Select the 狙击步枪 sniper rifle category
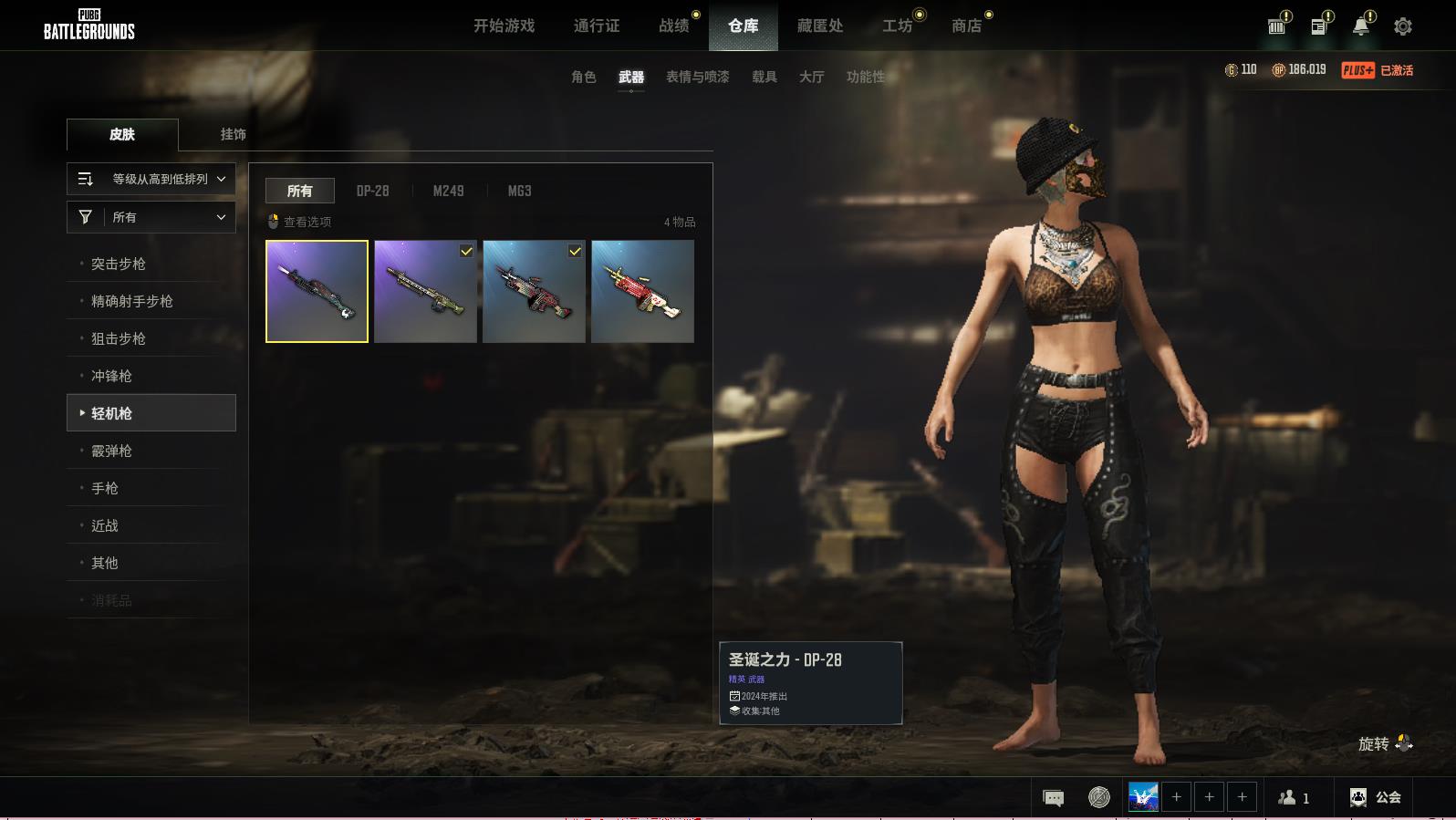This screenshot has height=820, width=1456. click(x=119, y=338)
